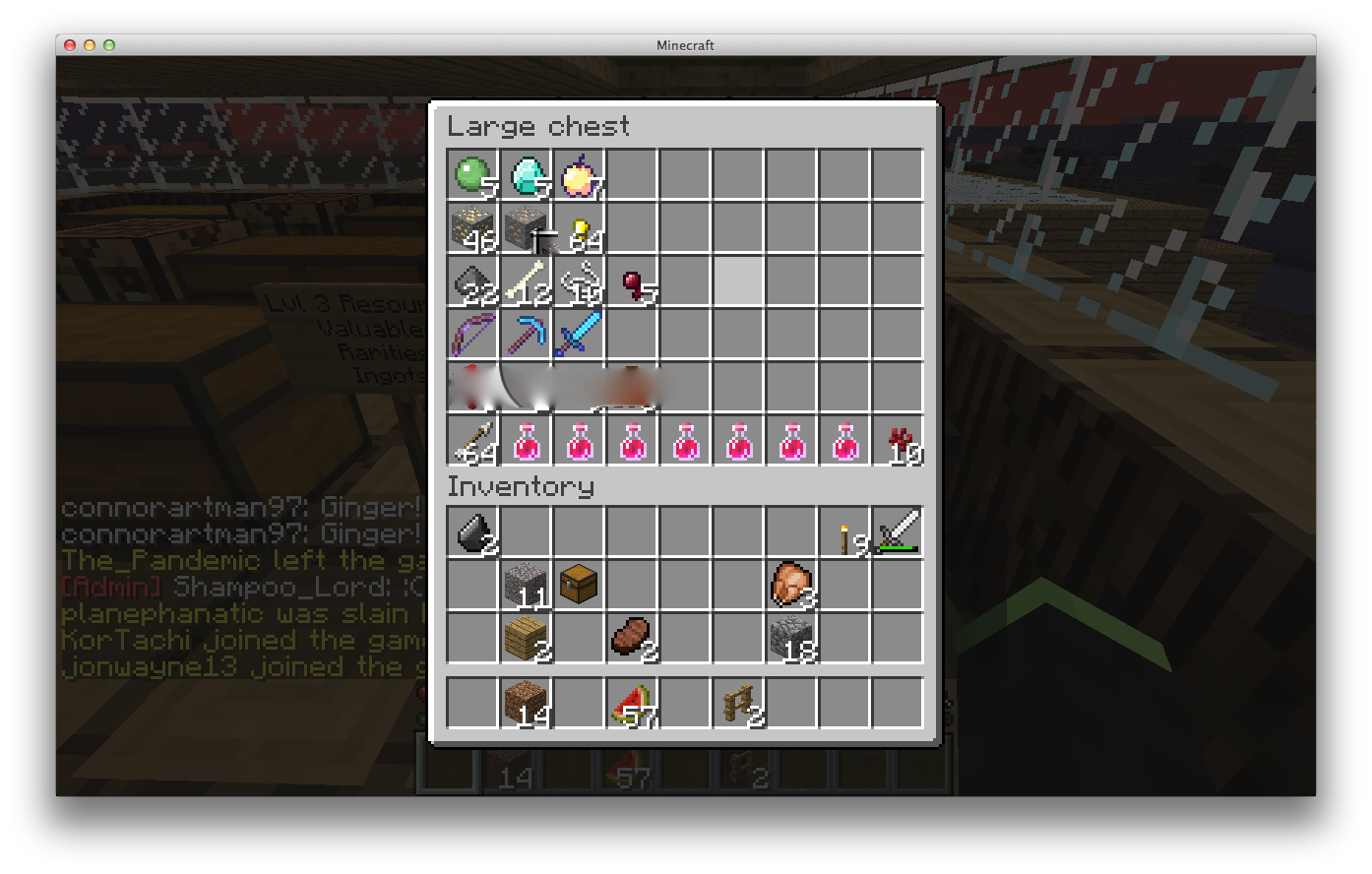Select the first splash potion
The height and width of the screenshot is (874, 1372).
click(x=528, y=441)
